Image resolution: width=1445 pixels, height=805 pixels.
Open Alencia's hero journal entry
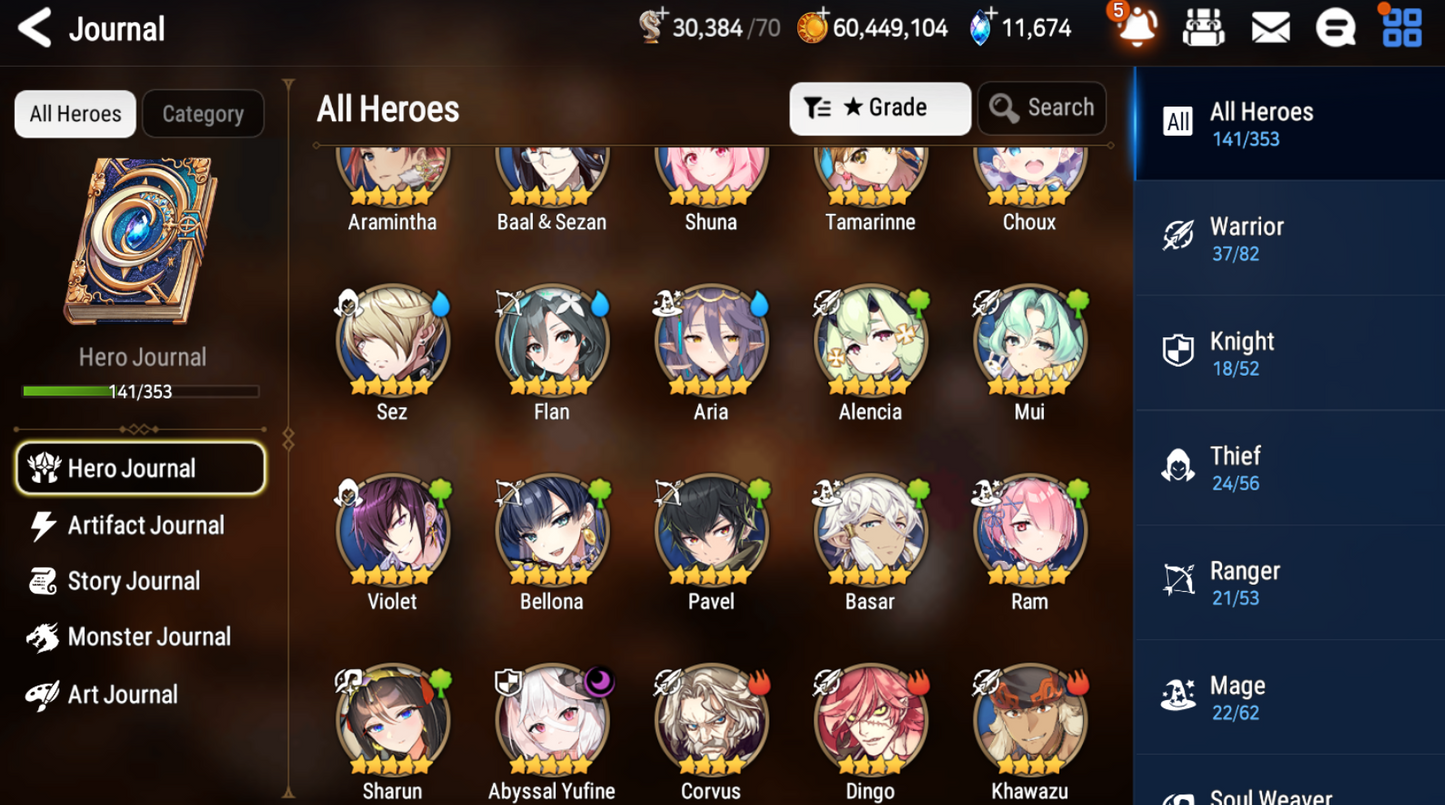tap(870, 342)
